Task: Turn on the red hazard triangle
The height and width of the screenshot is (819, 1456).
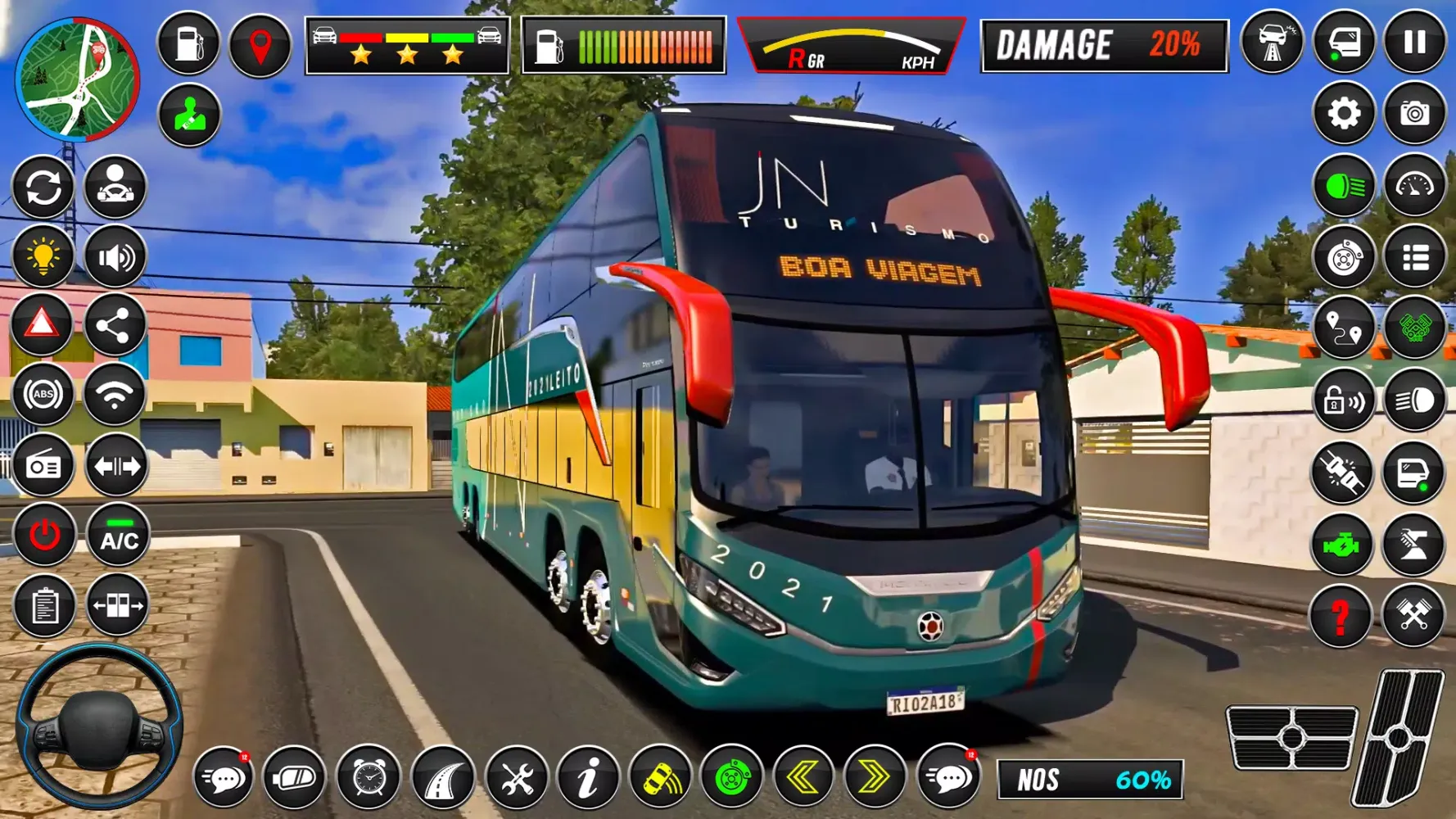Action: point(43,325)
